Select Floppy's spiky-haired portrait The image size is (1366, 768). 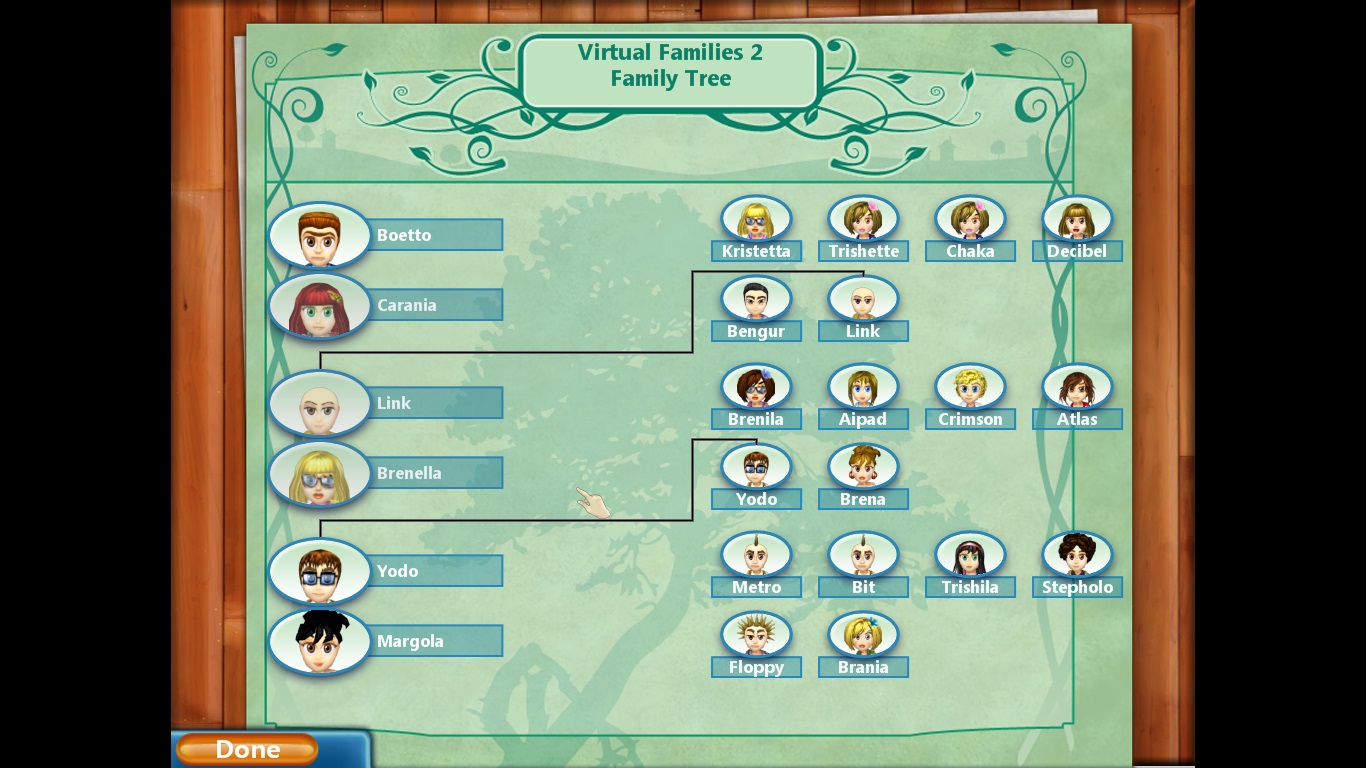click(x=756, y=635)
